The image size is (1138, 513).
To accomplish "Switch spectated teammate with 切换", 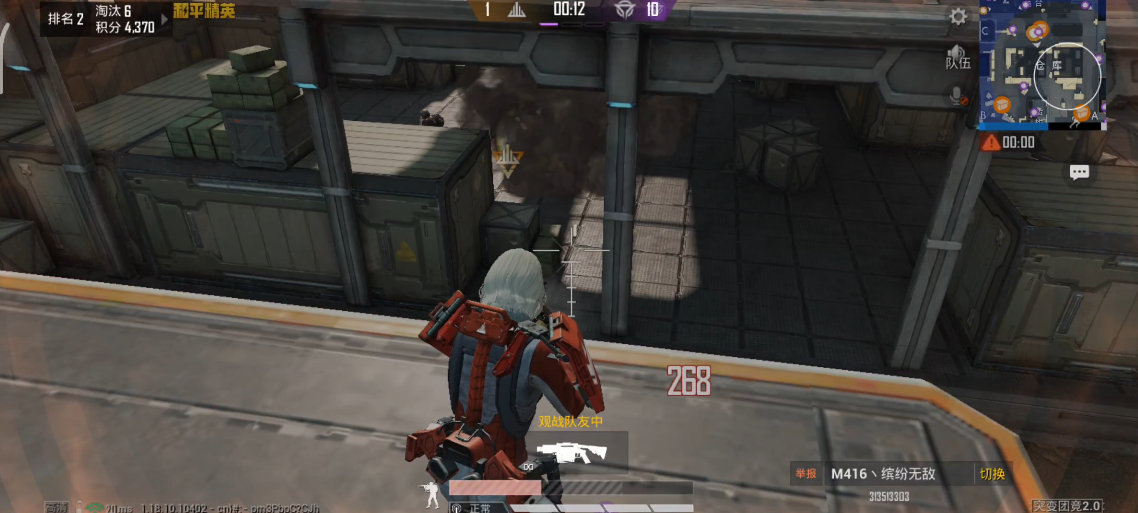I will (992, 474).
